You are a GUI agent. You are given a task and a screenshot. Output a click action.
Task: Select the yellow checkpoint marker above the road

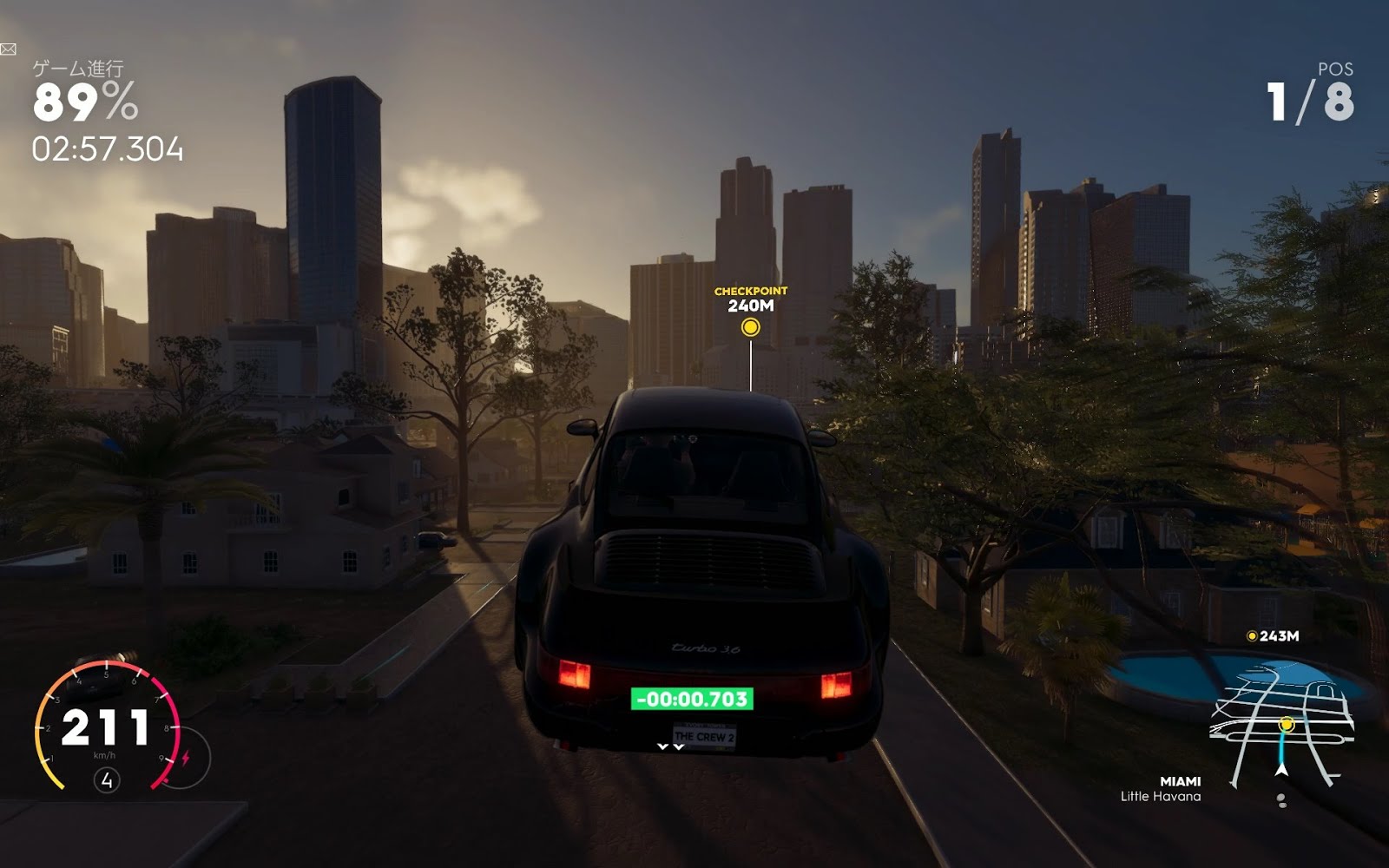tap(752, 329)
